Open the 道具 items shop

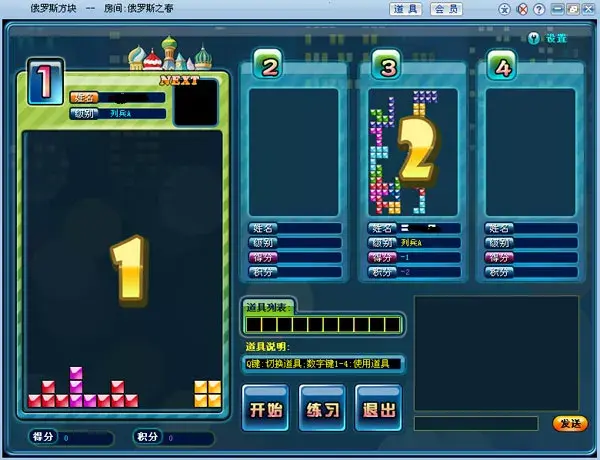tap(406, 9)
